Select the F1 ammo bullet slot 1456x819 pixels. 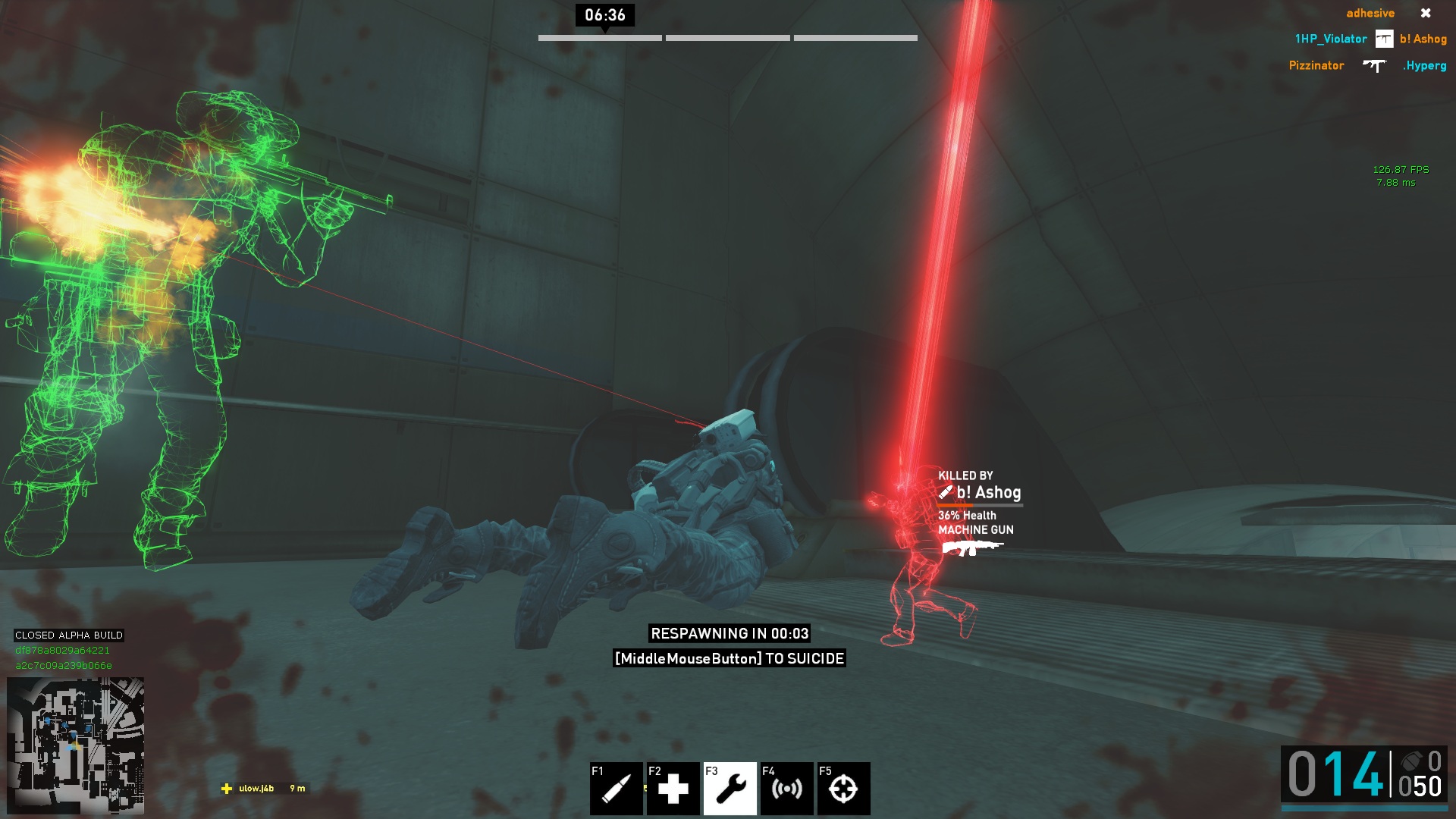pyautogui.click(x=616, y=788)
